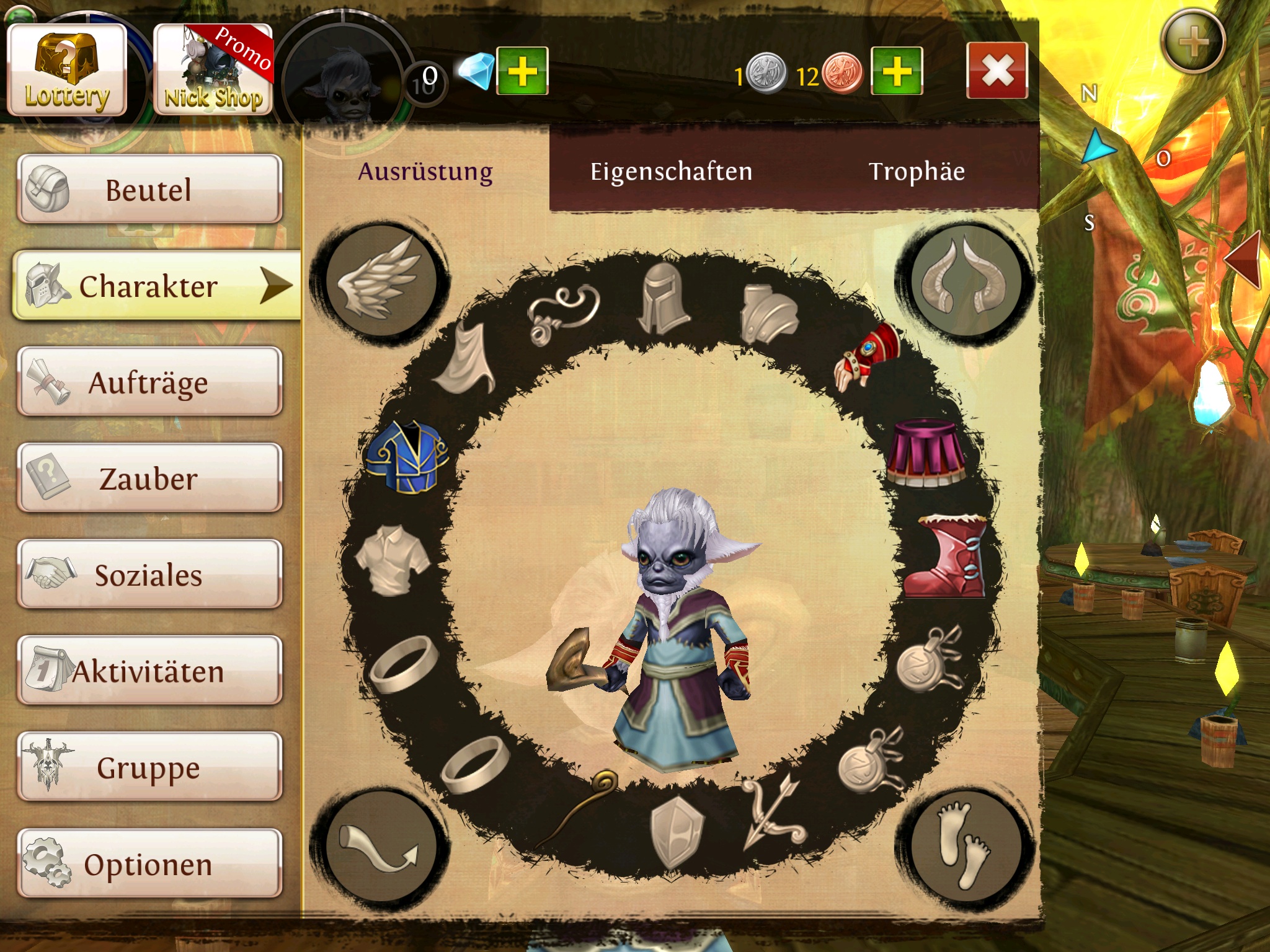This screenshot has height=952, width=1270.
Task: Open the Nick Shop promo
Action: [x=213, y=69]
